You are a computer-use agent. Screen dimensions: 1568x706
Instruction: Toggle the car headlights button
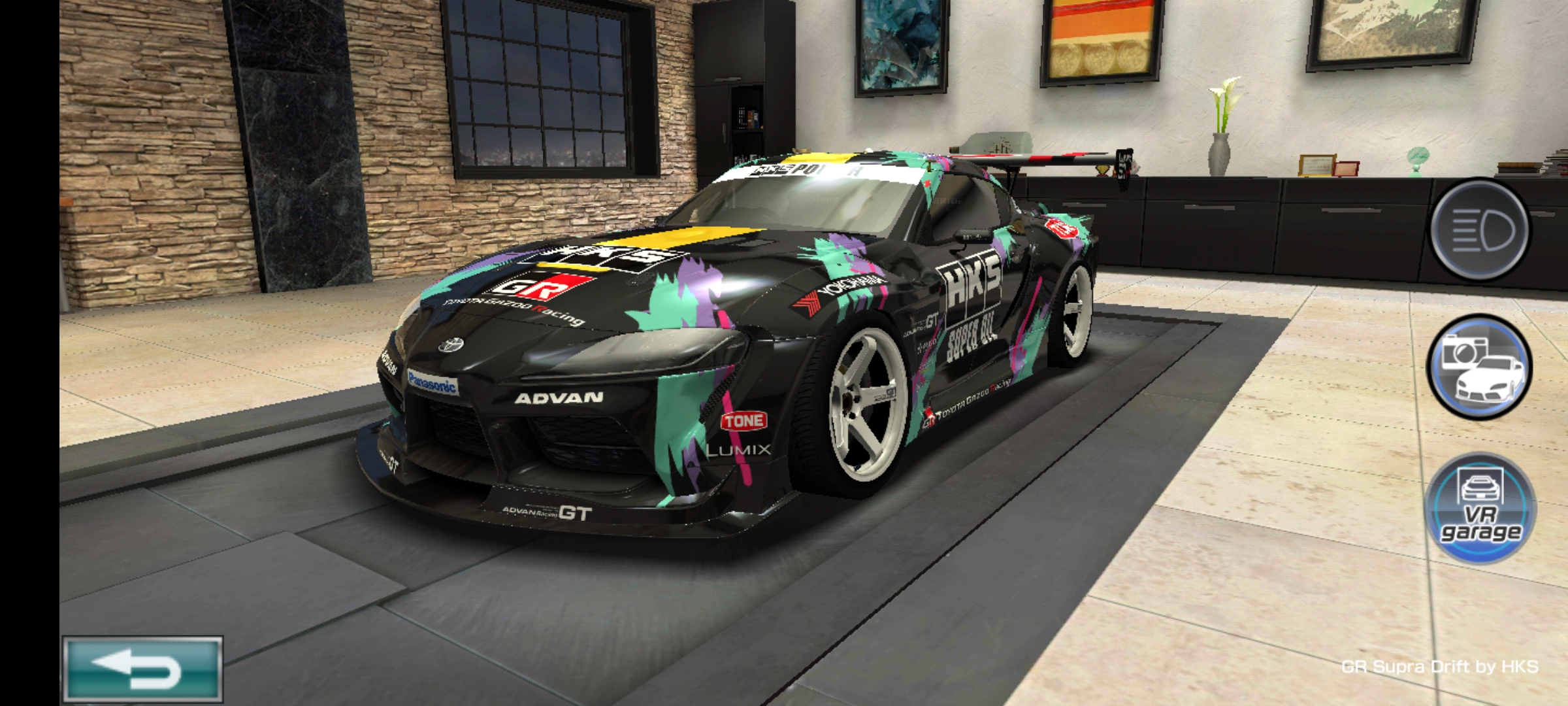point(1480,230)
